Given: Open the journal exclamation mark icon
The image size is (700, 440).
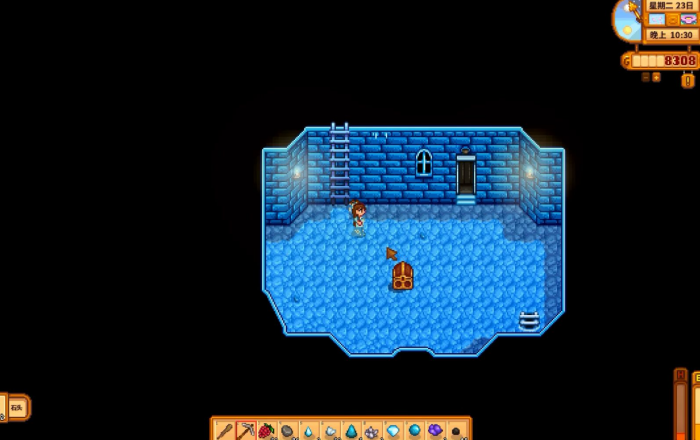Looking at the screenshot, I should pos(688,80).
